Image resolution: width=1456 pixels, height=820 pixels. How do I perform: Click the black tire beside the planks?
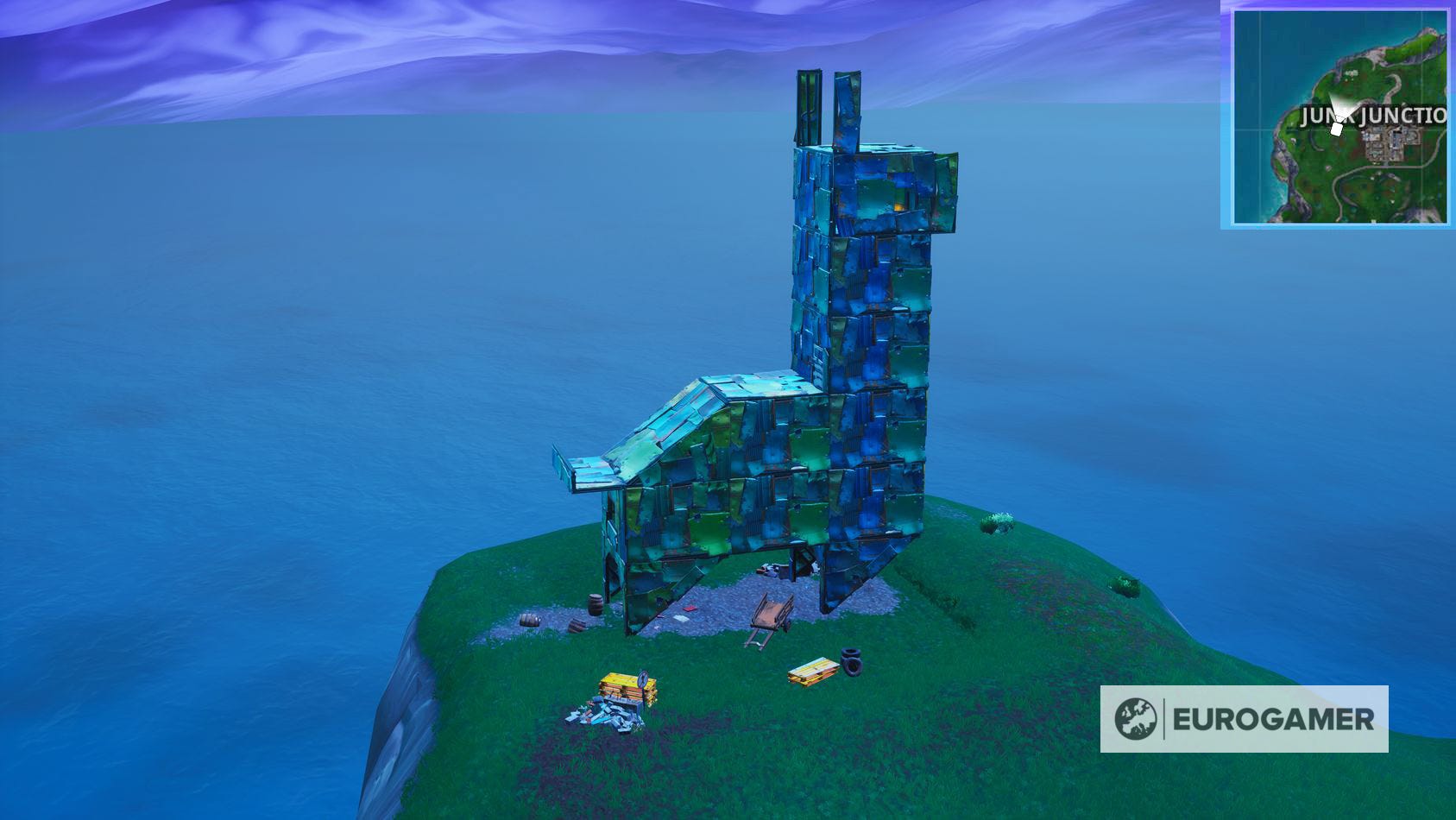[x=851, y=660]
